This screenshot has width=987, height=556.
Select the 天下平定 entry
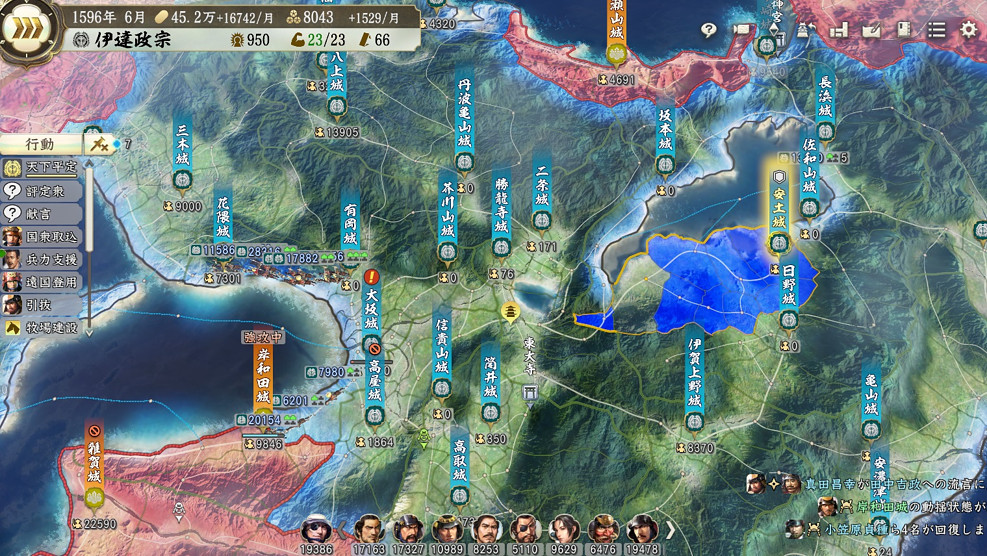tap(44, 167)
